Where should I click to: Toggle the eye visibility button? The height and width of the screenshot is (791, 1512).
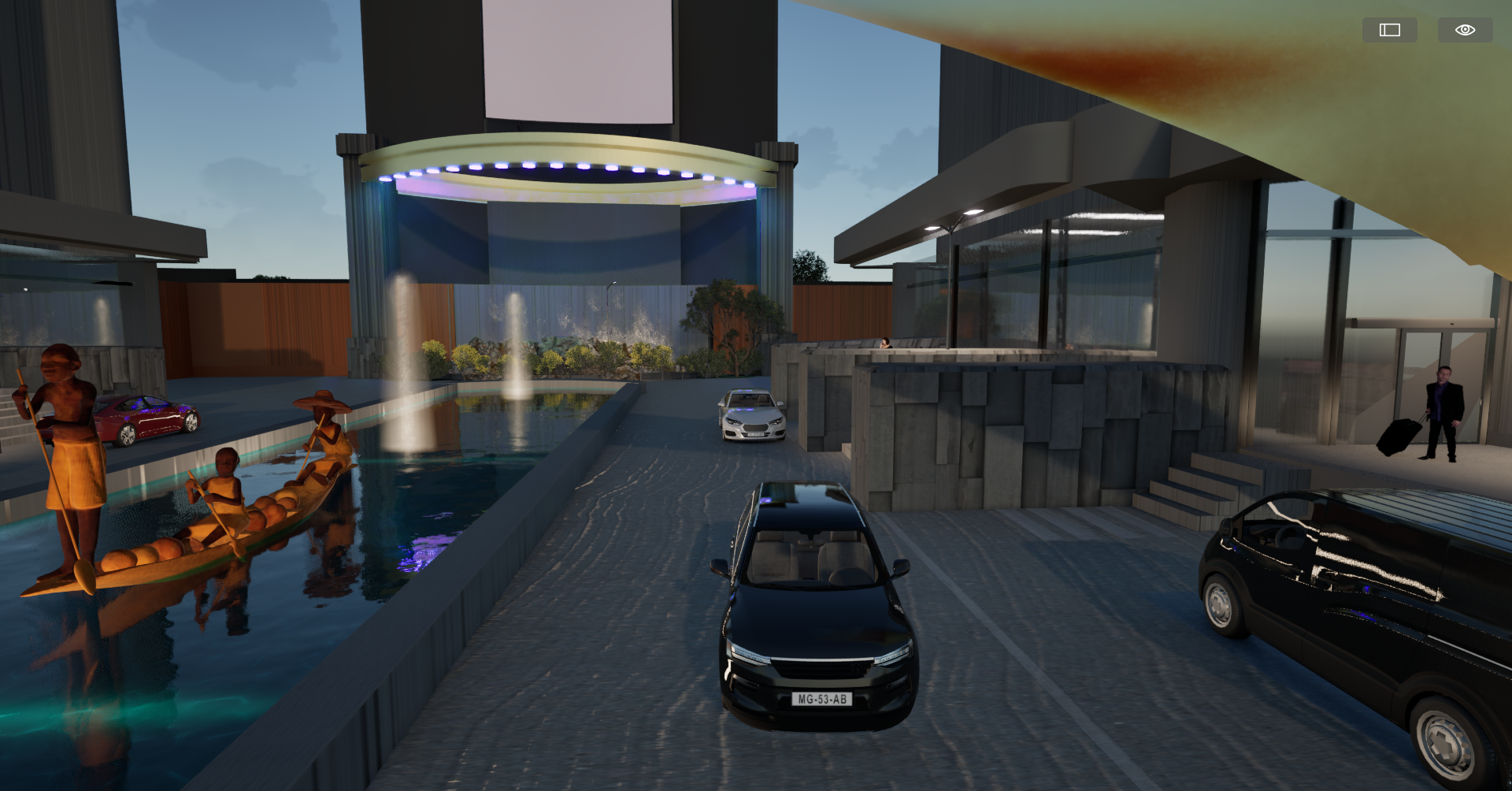click(x=1465, y=30)
